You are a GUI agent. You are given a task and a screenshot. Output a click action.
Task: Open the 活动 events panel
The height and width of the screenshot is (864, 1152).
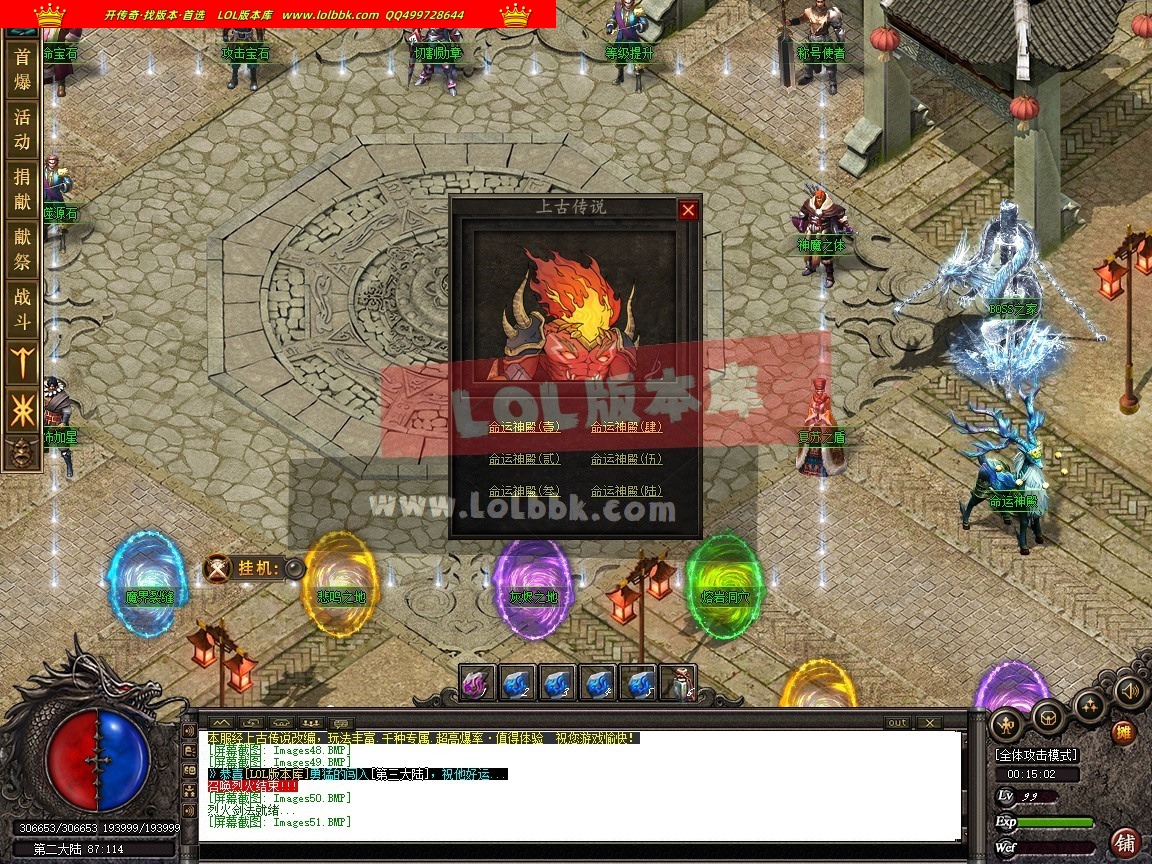[x=22, y=129]
